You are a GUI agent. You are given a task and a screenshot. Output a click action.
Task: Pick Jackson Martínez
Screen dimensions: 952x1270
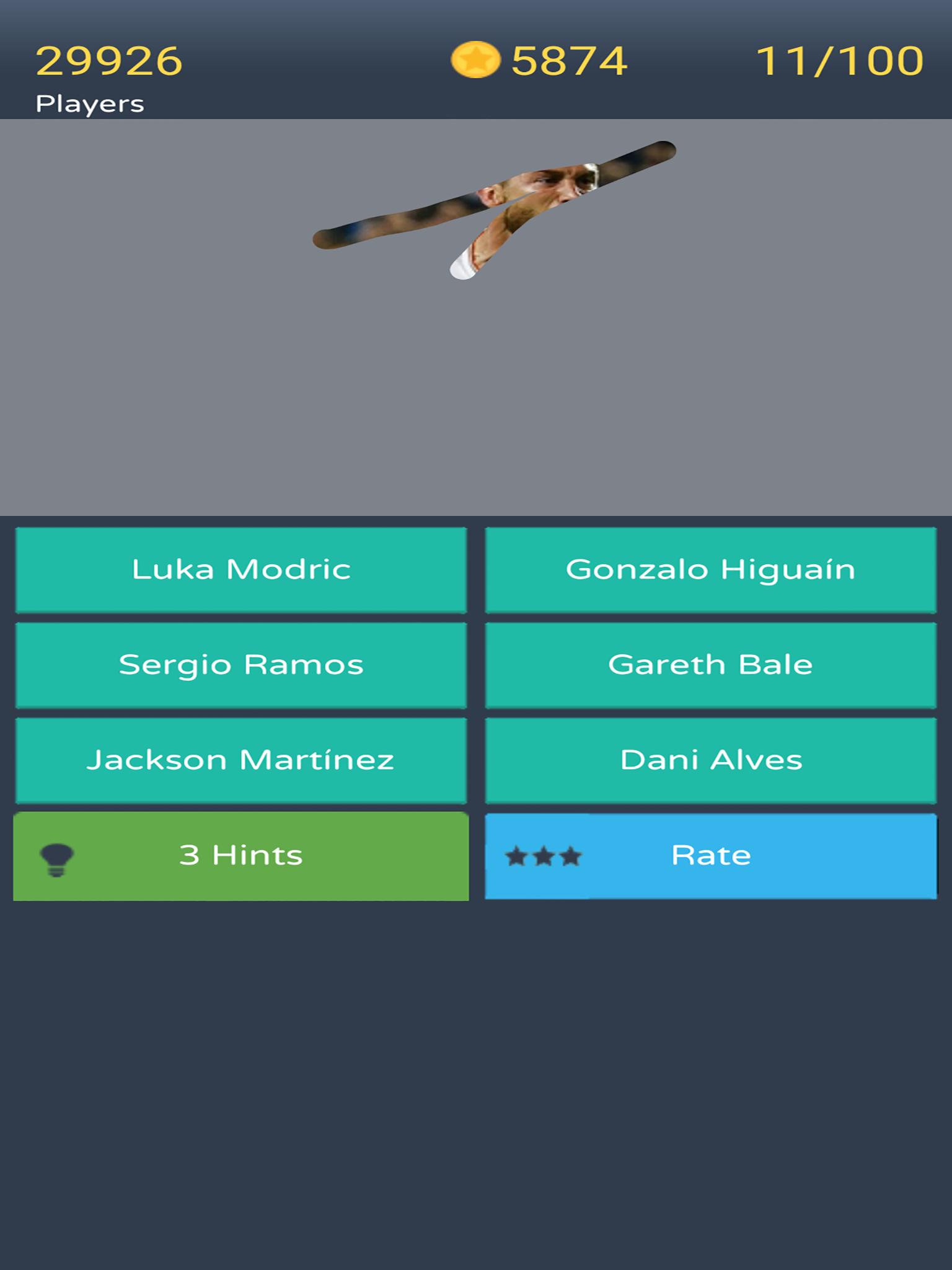click(x=241, y=758)
